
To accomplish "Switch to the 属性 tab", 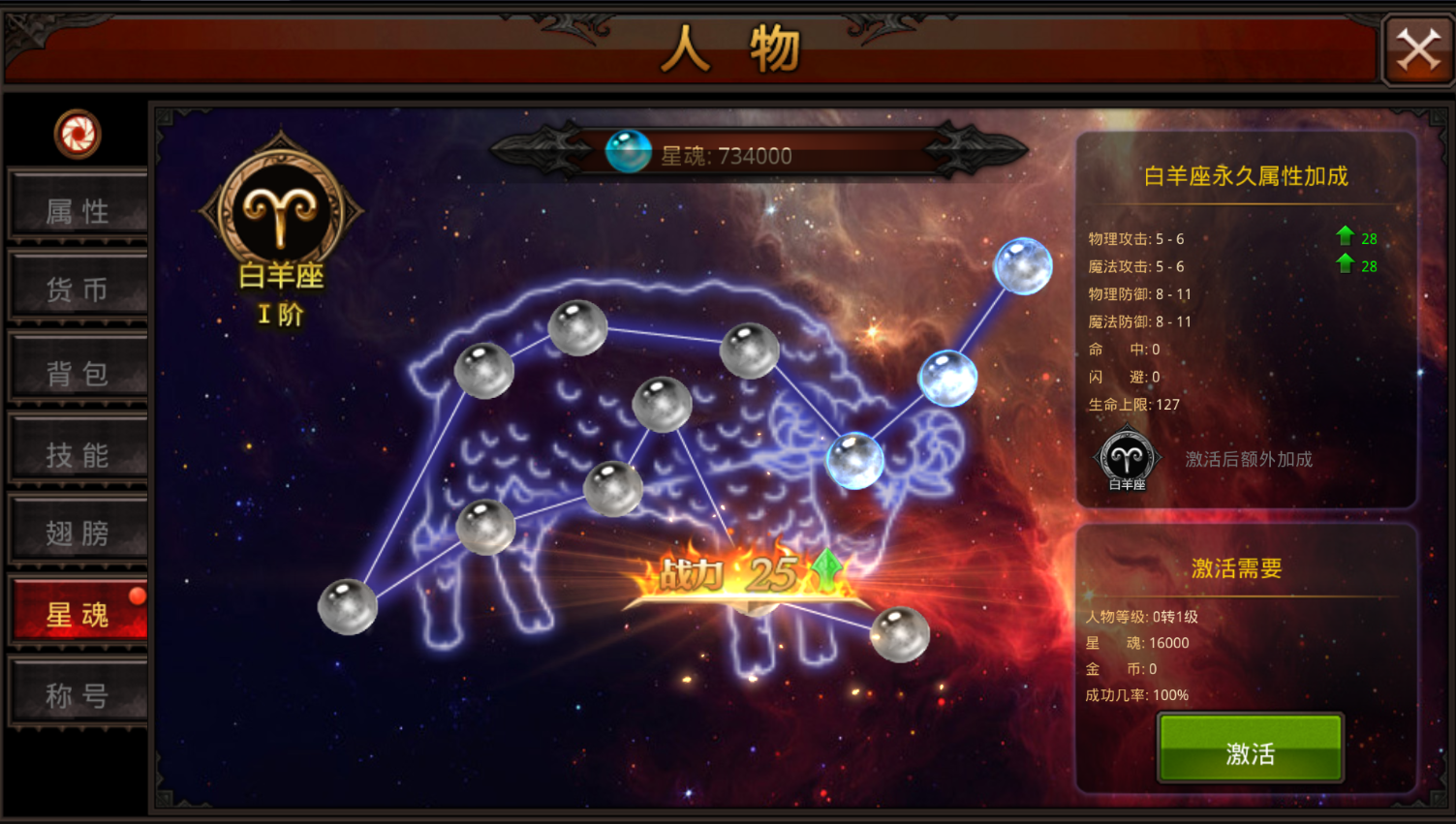I will coord(77,209).
